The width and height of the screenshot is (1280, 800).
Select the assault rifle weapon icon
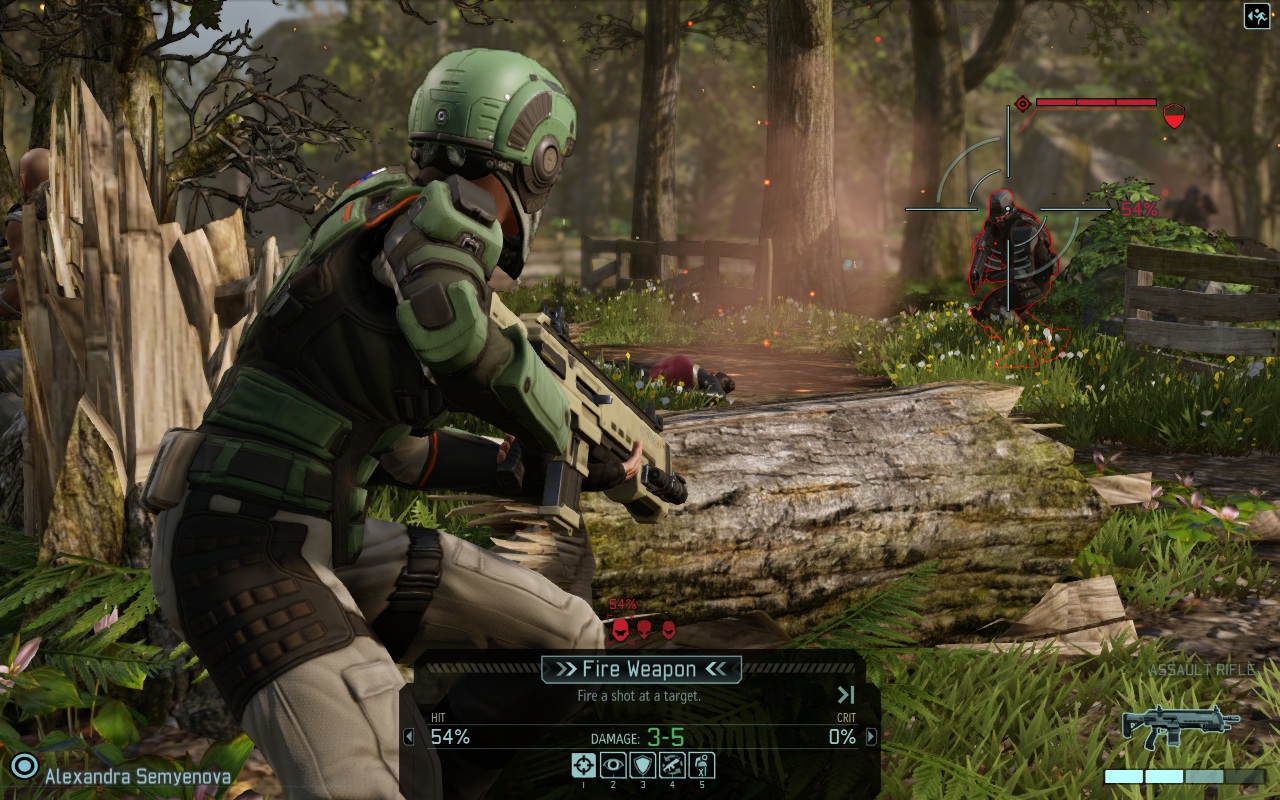pos(1181,725)
